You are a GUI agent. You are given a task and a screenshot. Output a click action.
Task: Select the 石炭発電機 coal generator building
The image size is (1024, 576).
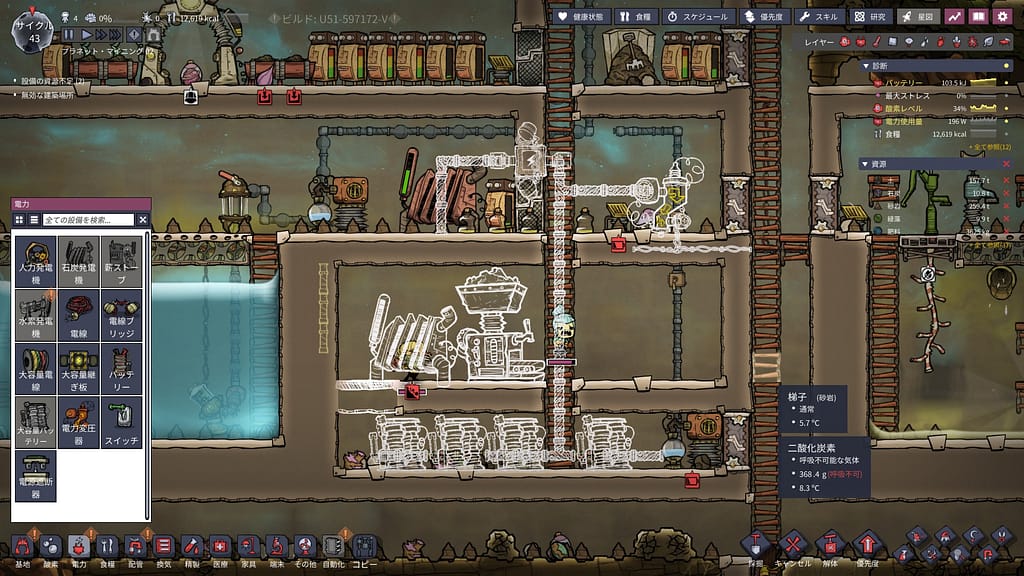79,263
